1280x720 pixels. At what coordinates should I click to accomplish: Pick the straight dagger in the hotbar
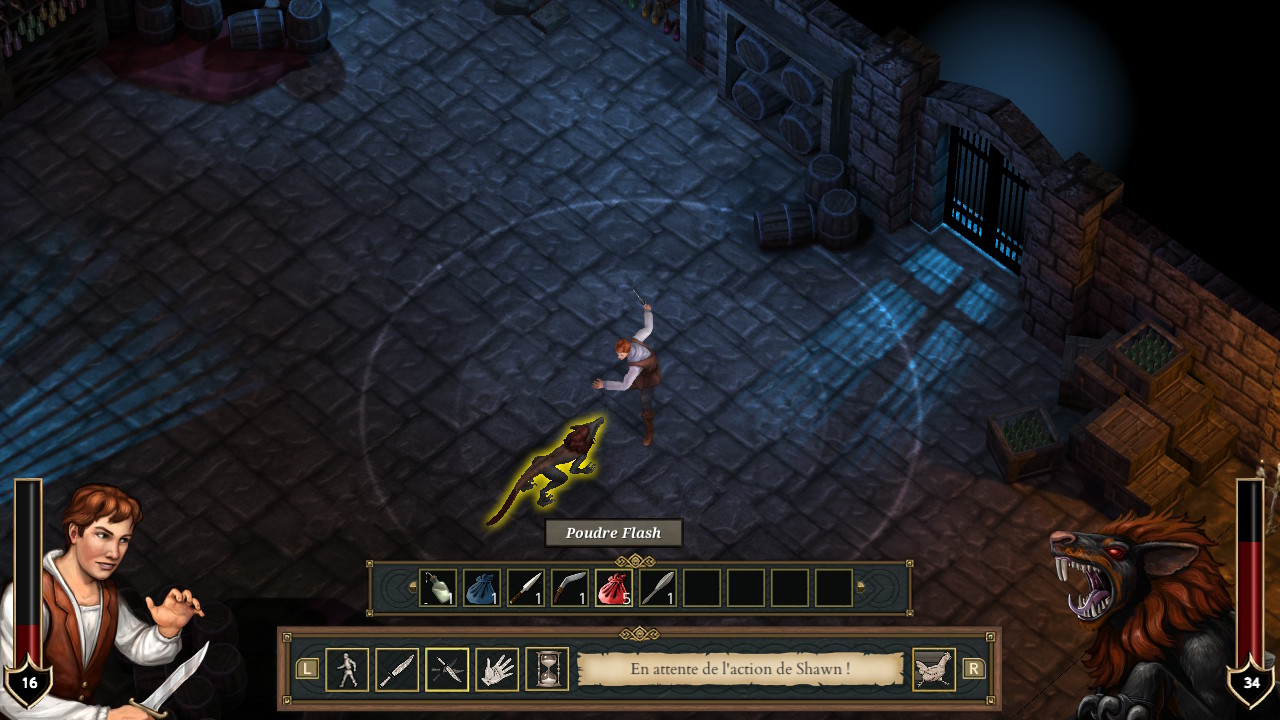[x=526, y=588]
